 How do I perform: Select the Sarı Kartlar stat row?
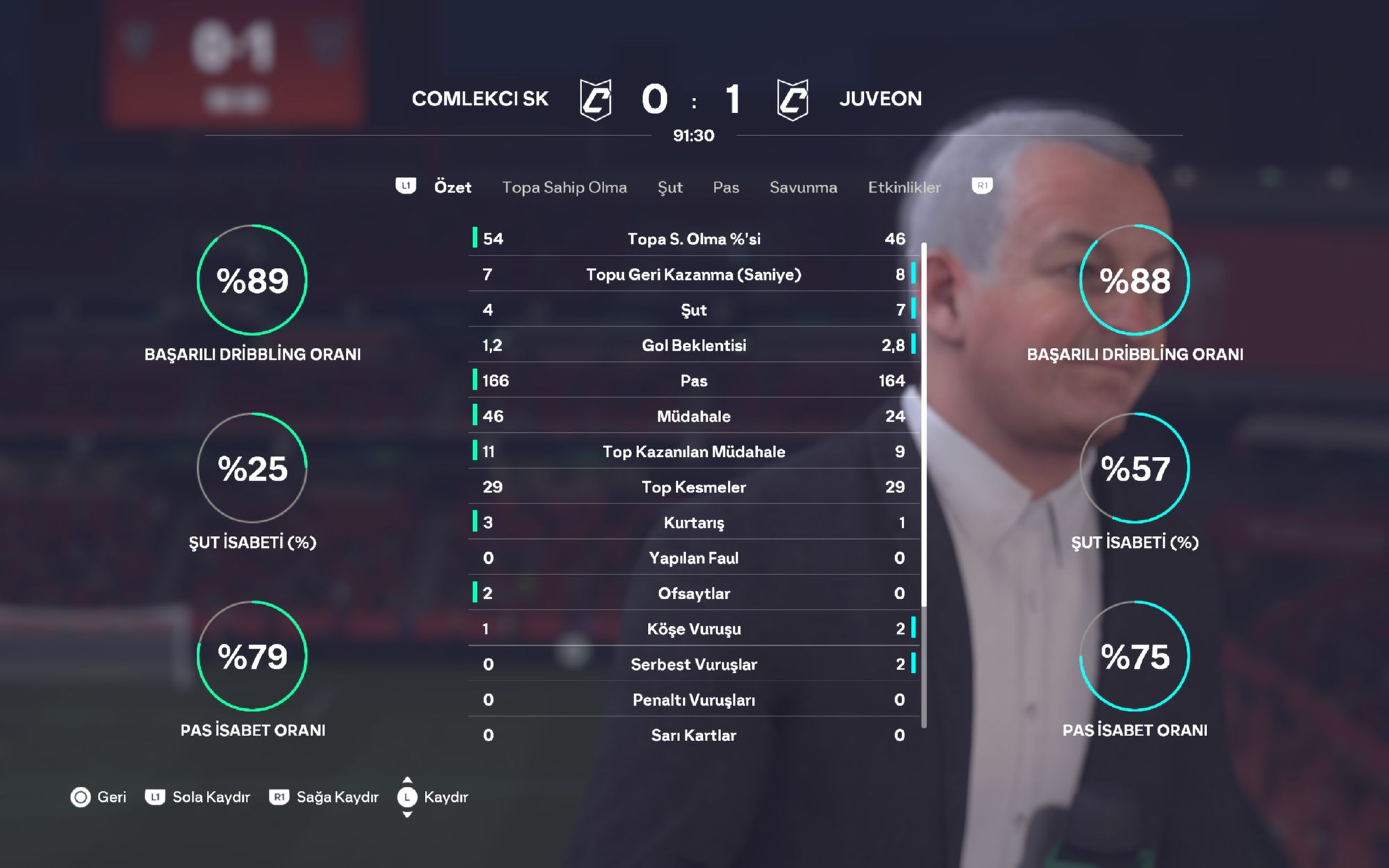tap(694, 735)
